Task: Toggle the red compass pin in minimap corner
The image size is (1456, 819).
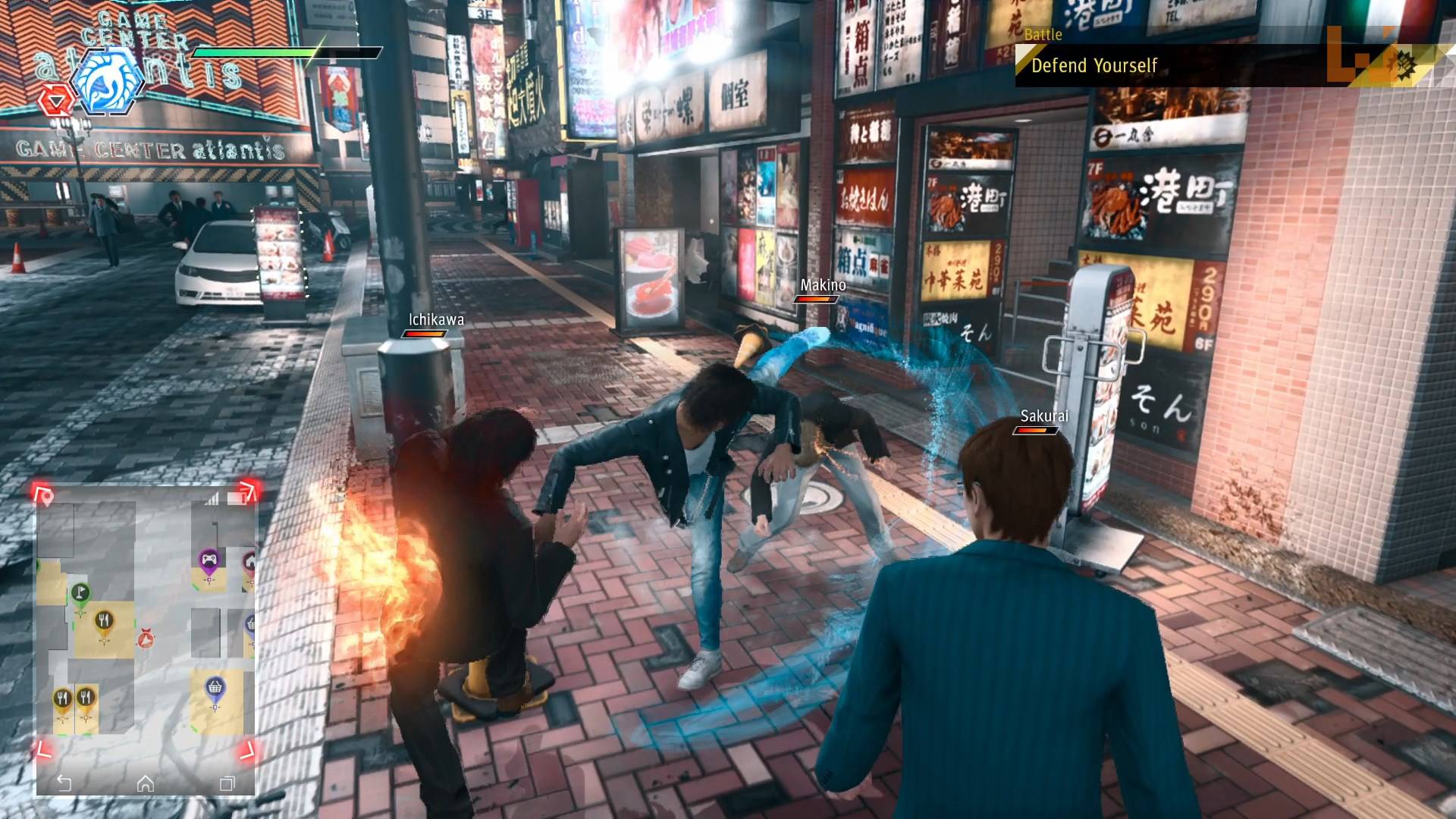Action: click(46, 495)
